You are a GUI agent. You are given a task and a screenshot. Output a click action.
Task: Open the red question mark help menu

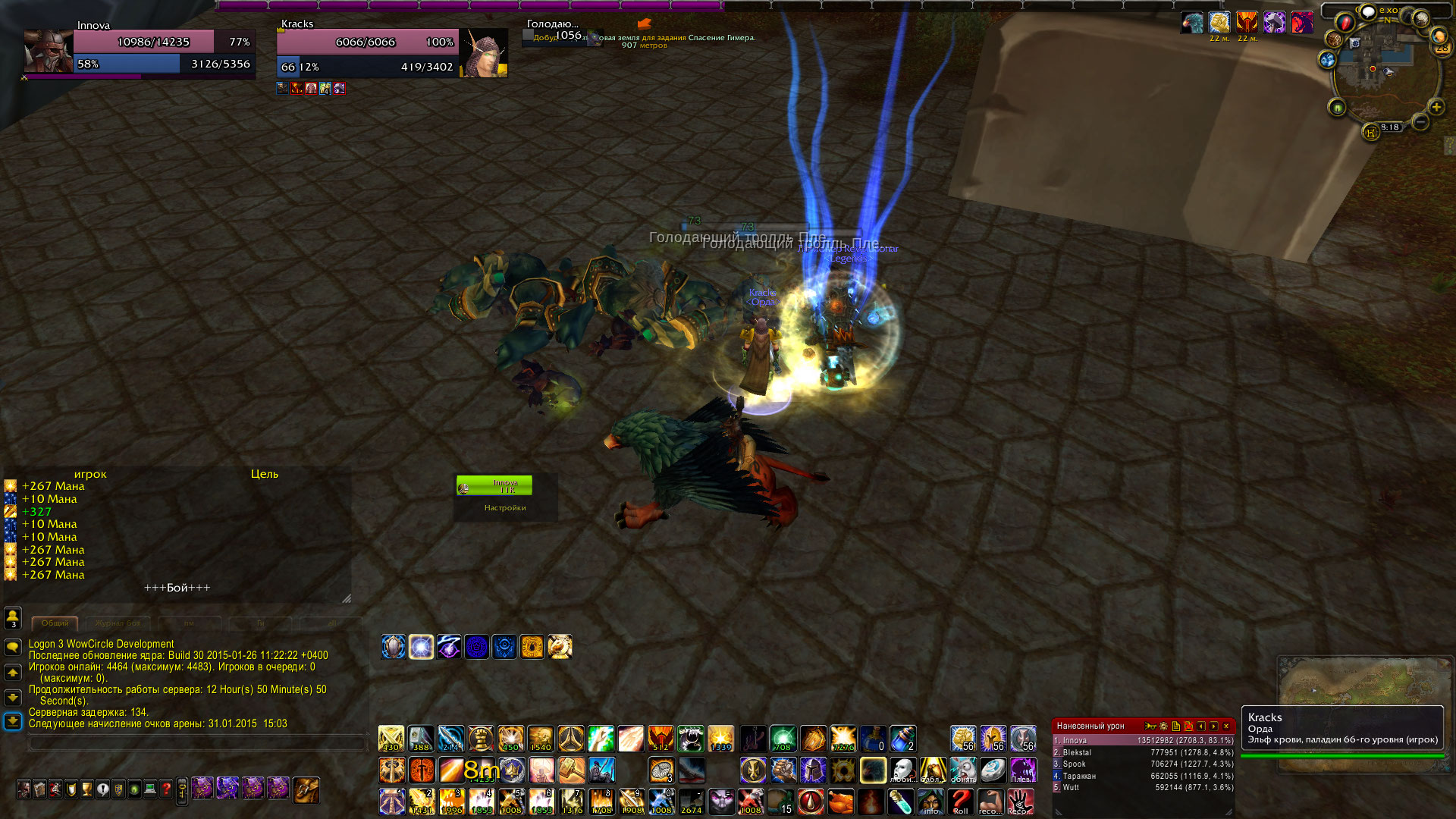[x=166, y=789]
